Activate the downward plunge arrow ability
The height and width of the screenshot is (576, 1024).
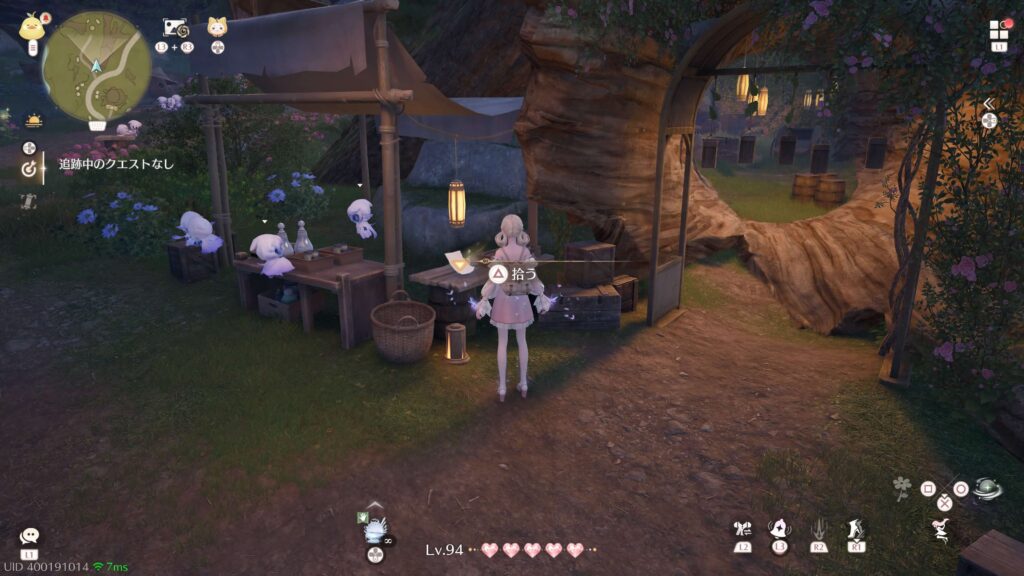click(818, 529)
